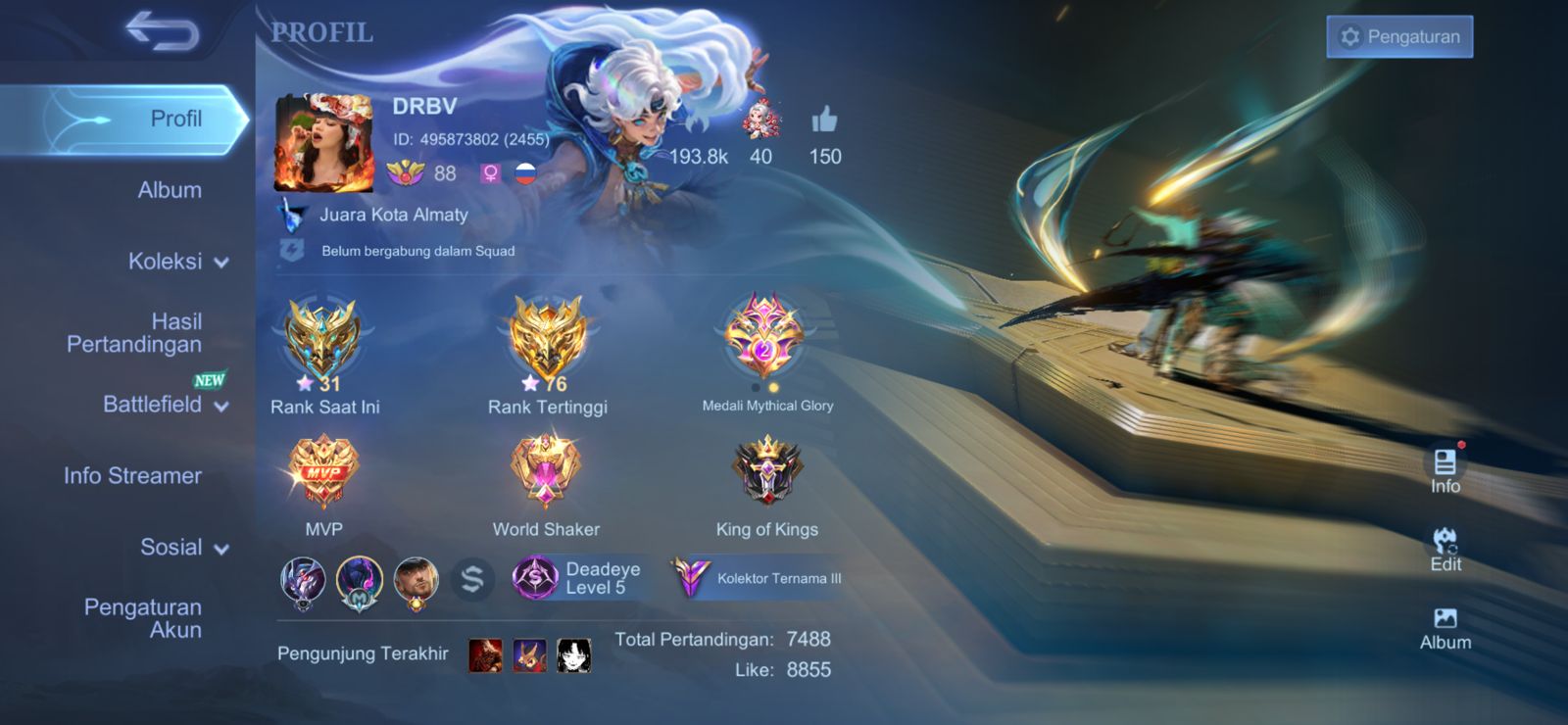This screenshot has width=1568, height=725.
Task: Open Info Streamer page
Action: 132,476
